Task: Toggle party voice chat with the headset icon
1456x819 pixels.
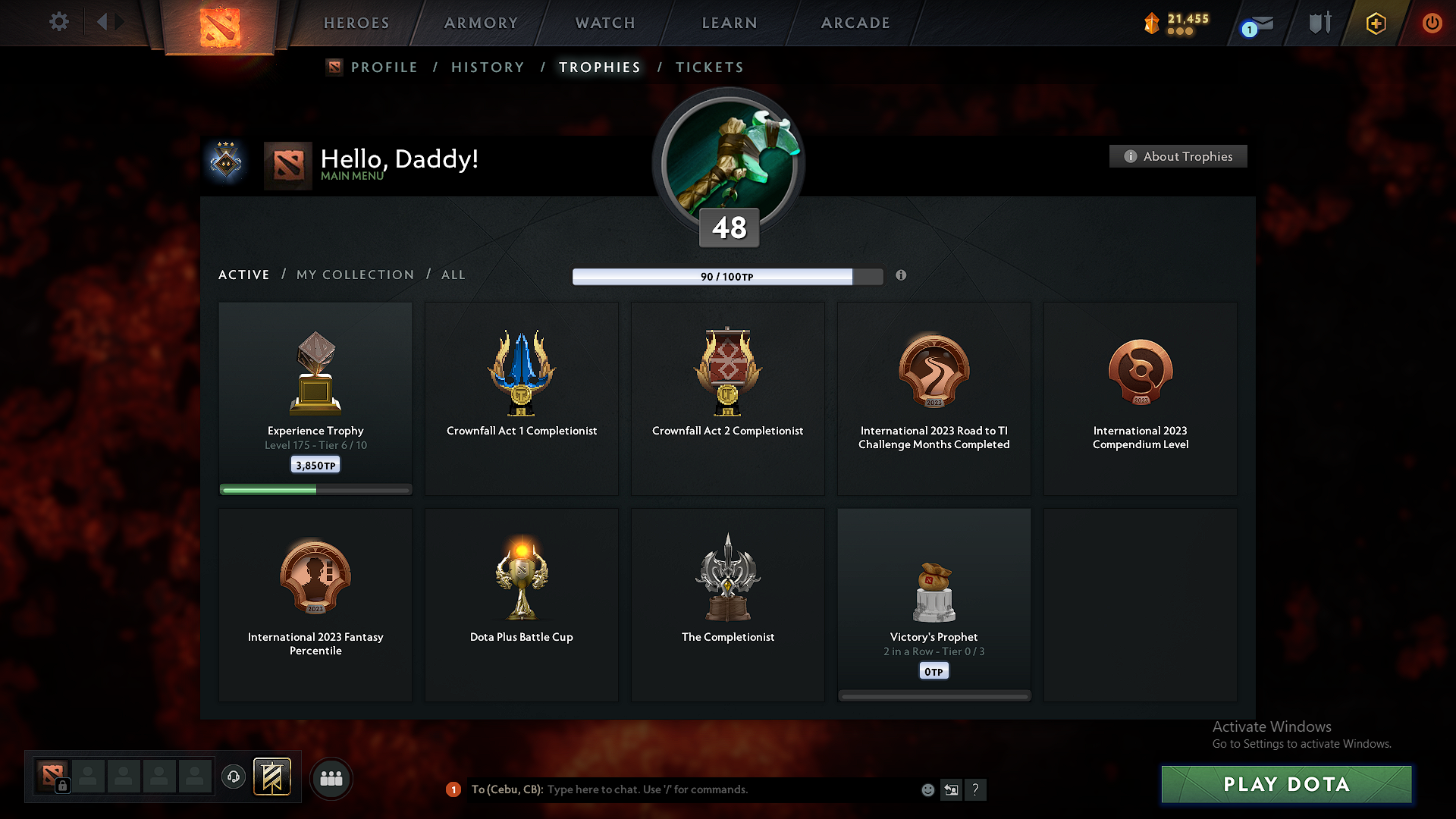Action: [x=233, y=777]
